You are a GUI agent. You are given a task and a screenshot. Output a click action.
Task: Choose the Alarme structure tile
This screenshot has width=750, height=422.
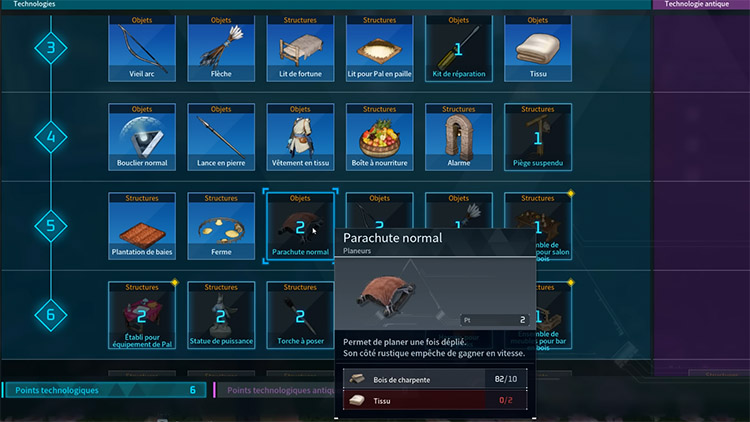[x=459, y=136]
